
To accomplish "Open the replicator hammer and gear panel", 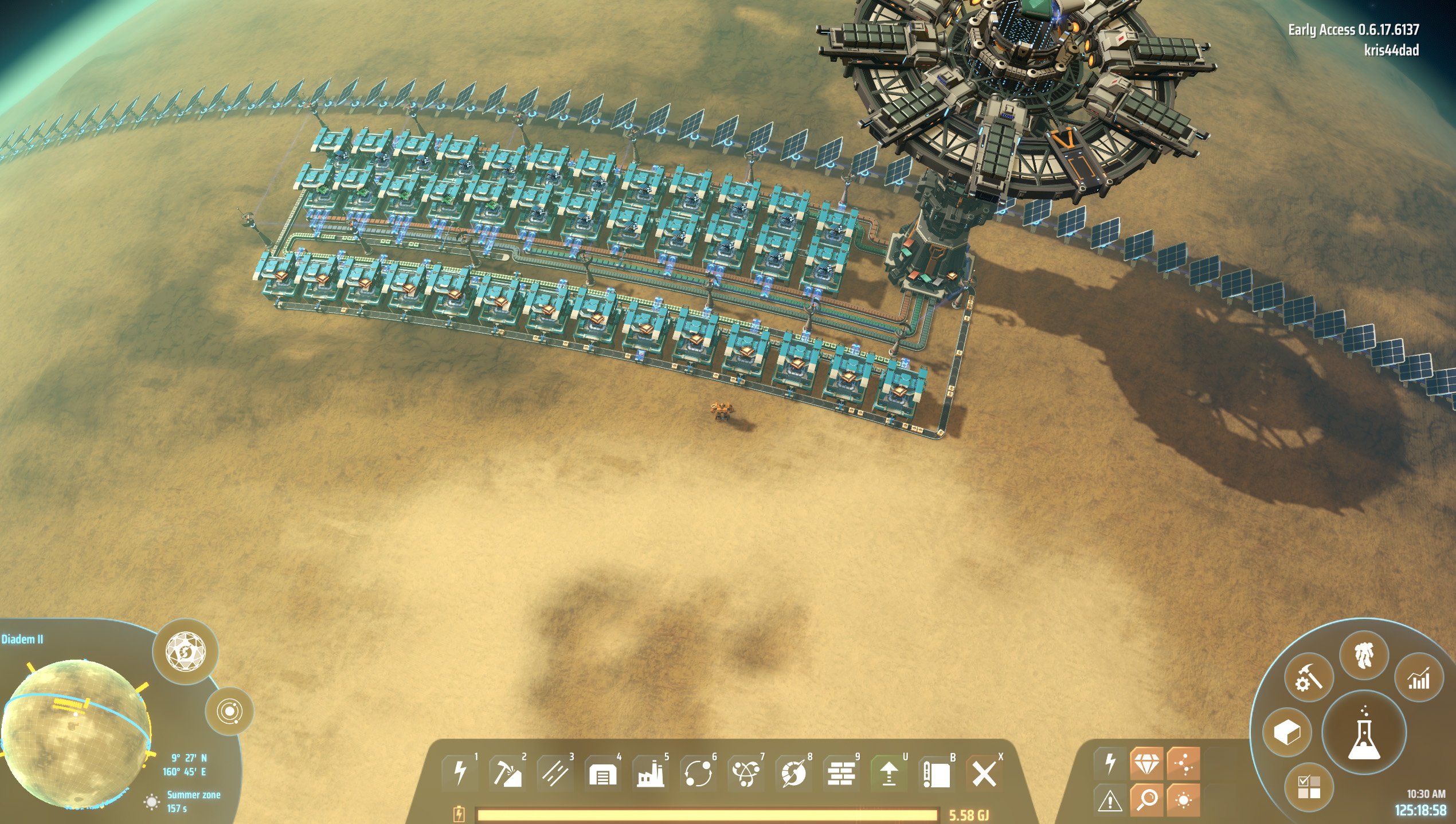I will 1309,678.
